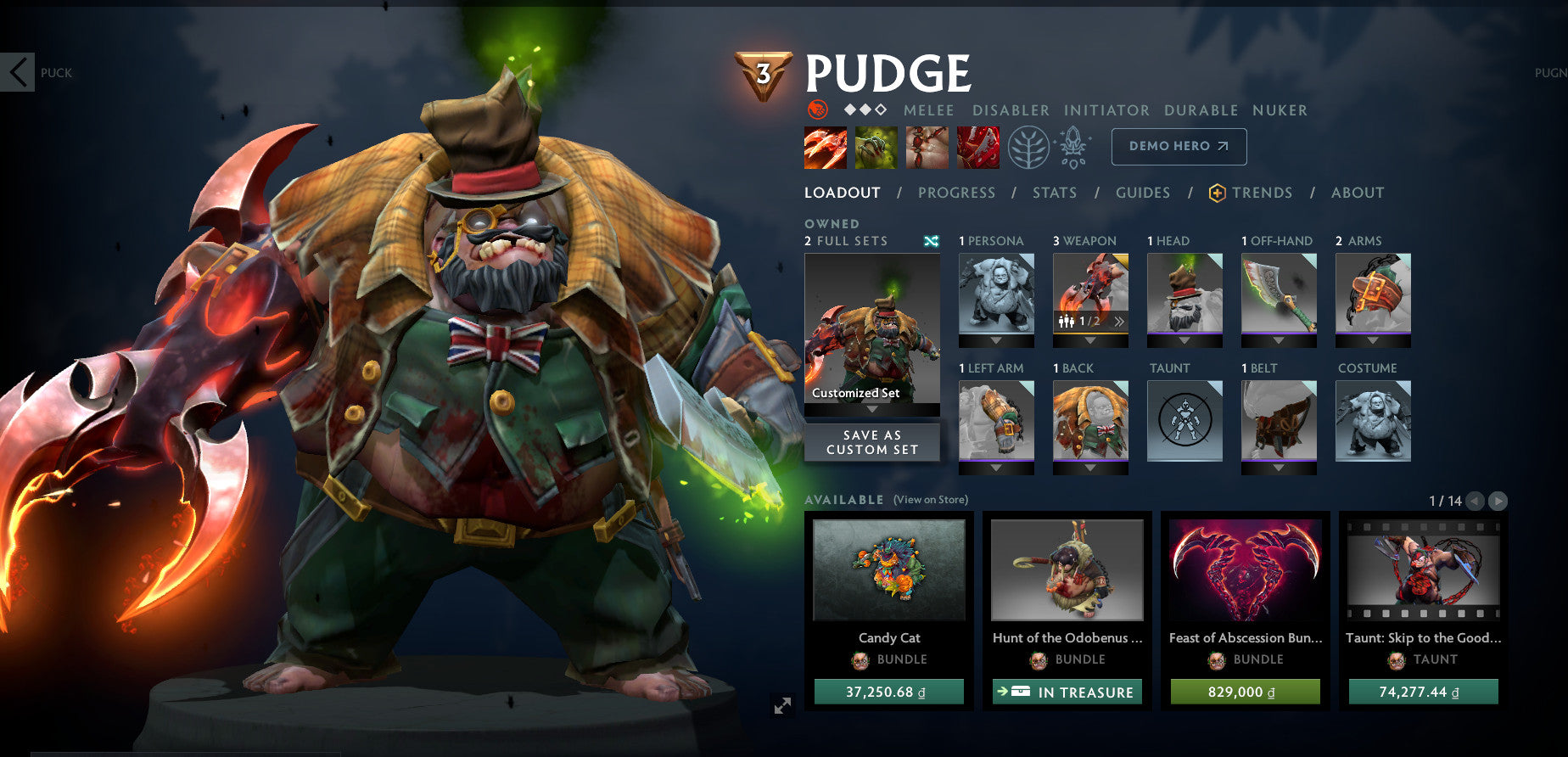Select the Flesh Heap ability icon
This screenshot has height=757, width=1568.
pyautogui.click(x=927, y=146)
